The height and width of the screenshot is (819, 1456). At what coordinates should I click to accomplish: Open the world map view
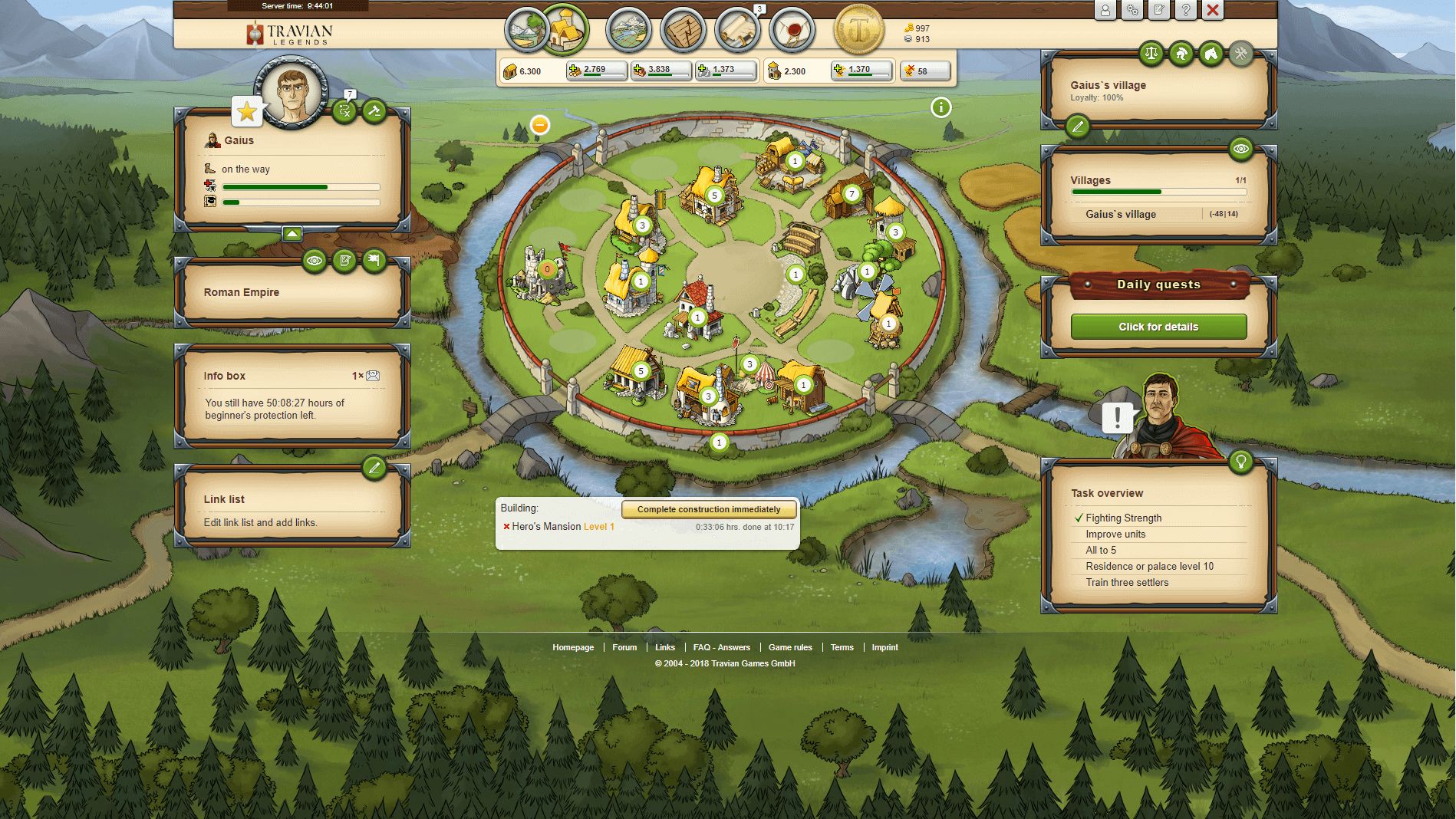click(629, 29)
